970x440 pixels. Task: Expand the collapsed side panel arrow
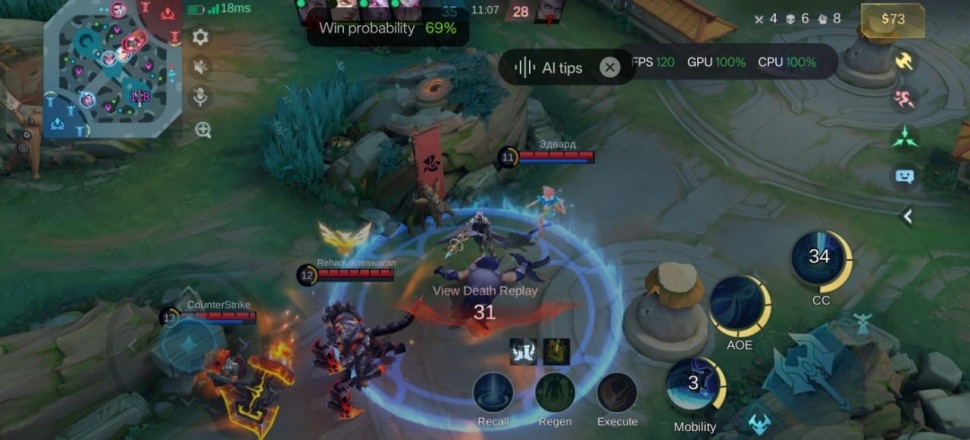coord(907,215)
